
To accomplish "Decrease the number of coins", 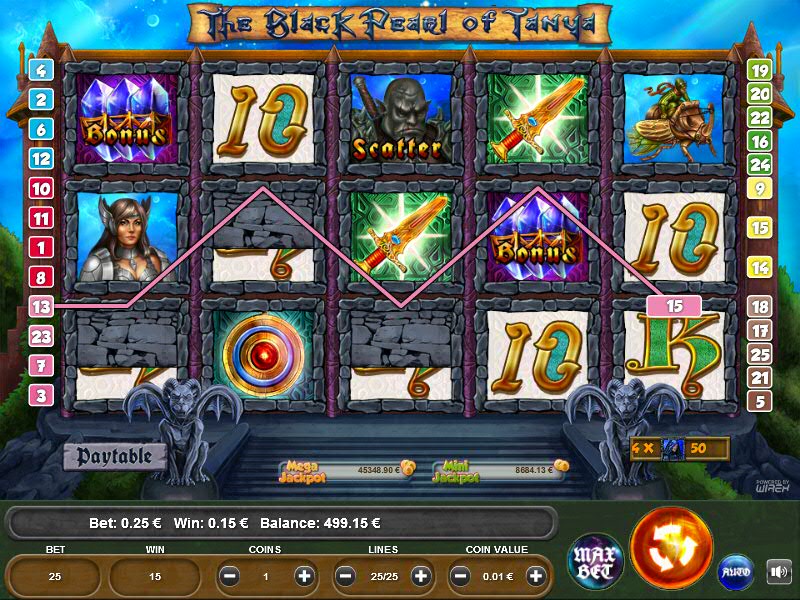I will click(229, 577).
